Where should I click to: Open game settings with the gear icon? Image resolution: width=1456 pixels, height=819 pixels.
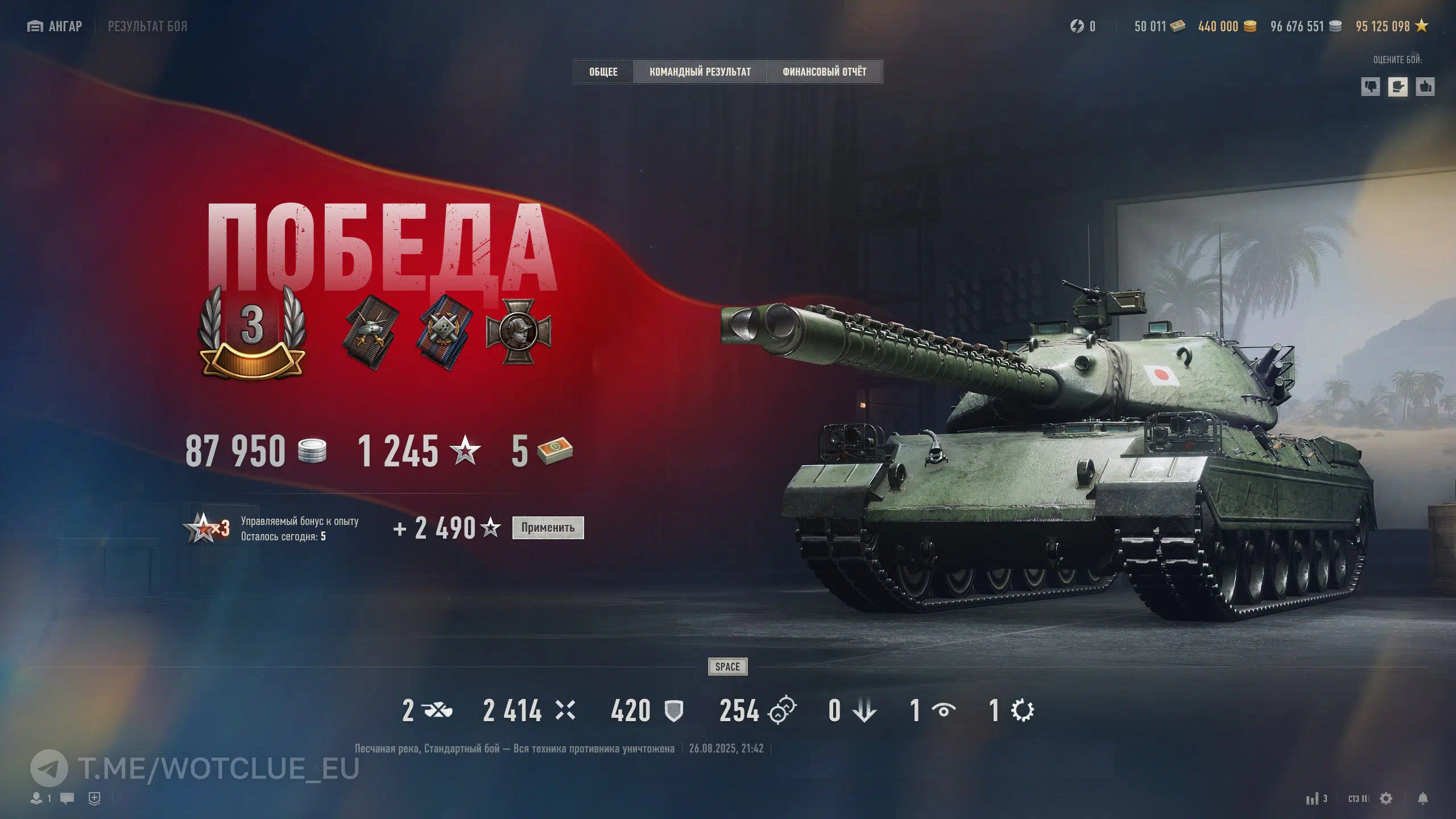click(1386, 799)
